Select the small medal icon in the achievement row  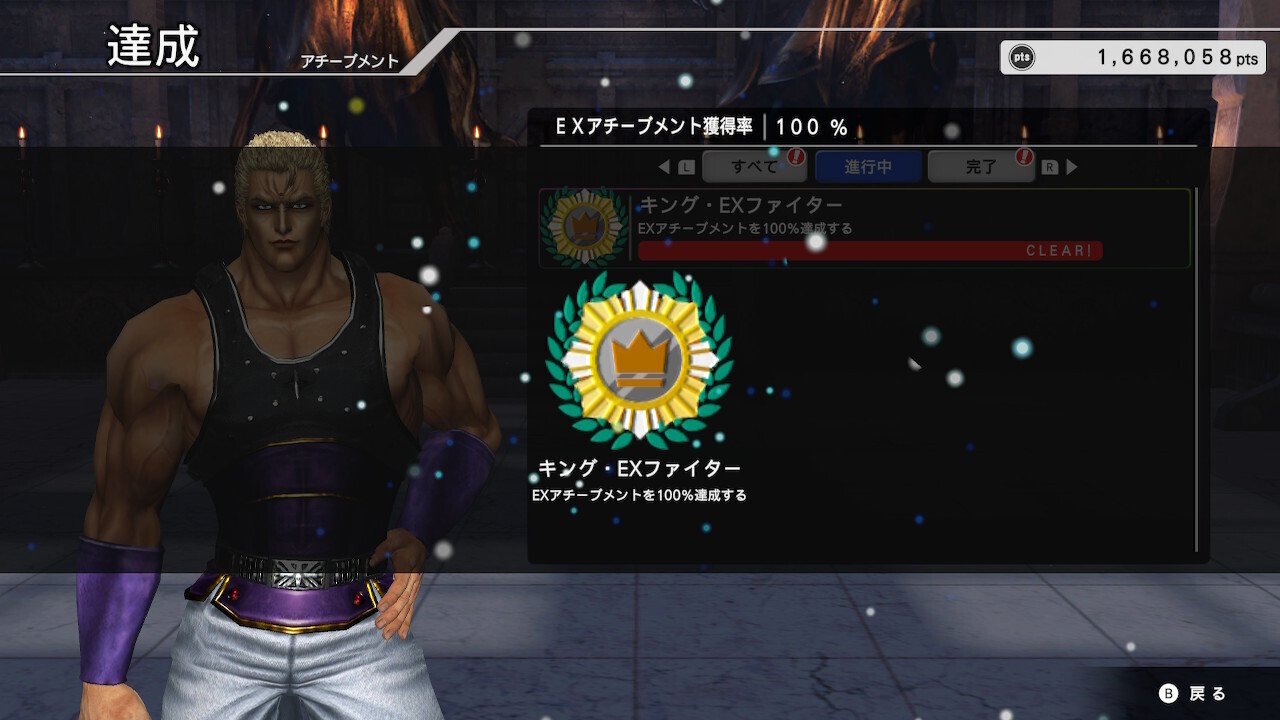[x=584, y=228]
